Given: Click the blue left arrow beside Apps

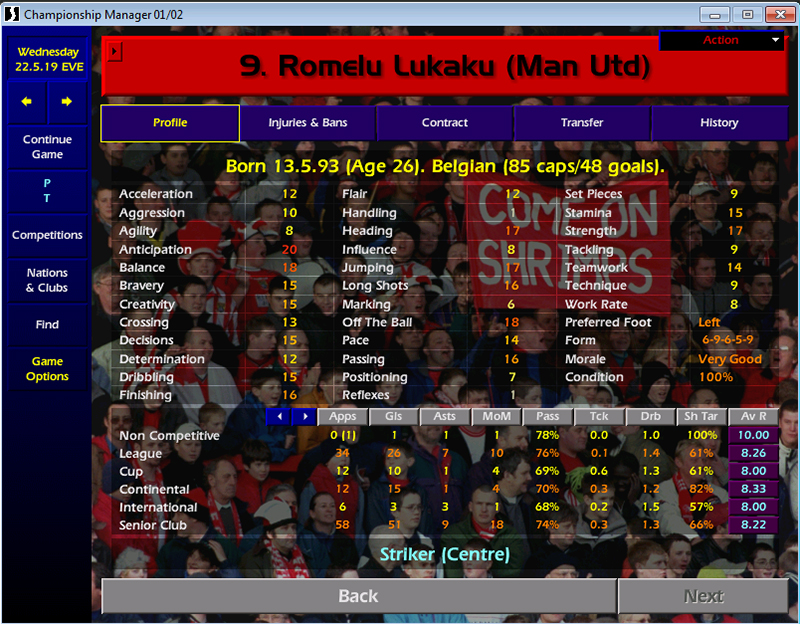Looking at the screenshot, I should (279, 416).
